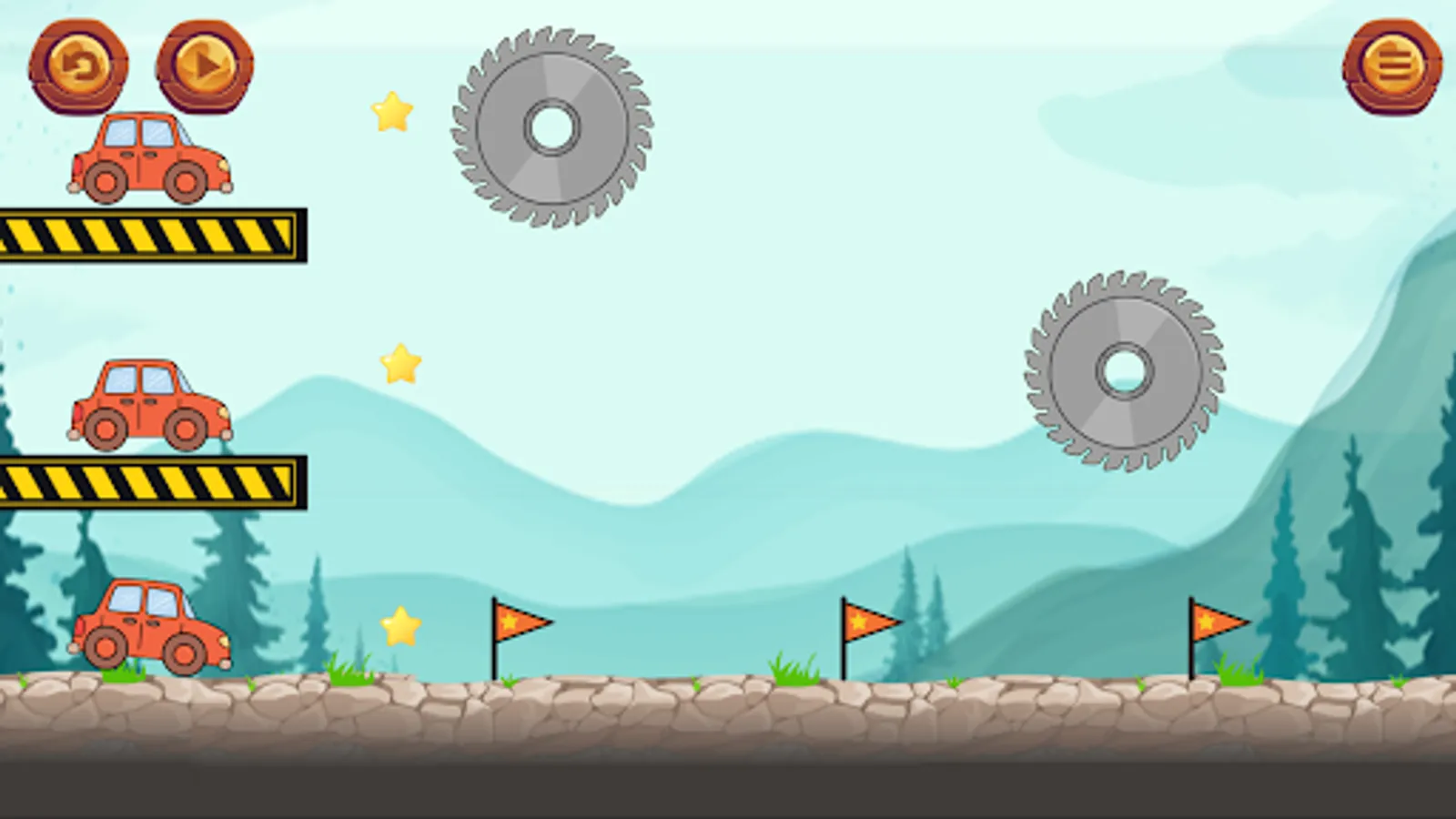Collect the star near the ground car
The height and width of the screenshot is (819, 1456).
(399, 624)
